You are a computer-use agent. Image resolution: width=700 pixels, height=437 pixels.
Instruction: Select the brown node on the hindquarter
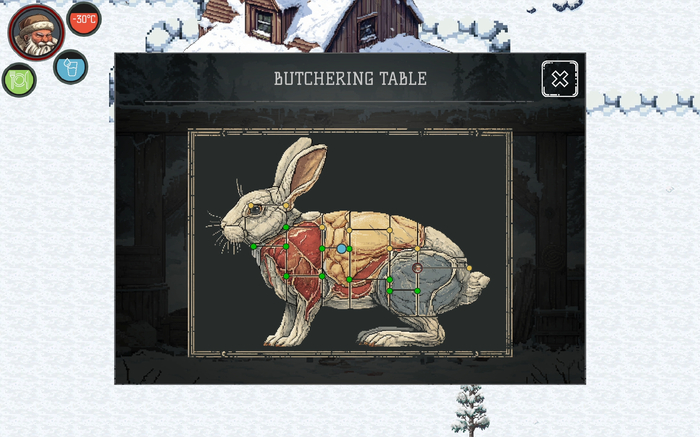[x=417, y=268]
